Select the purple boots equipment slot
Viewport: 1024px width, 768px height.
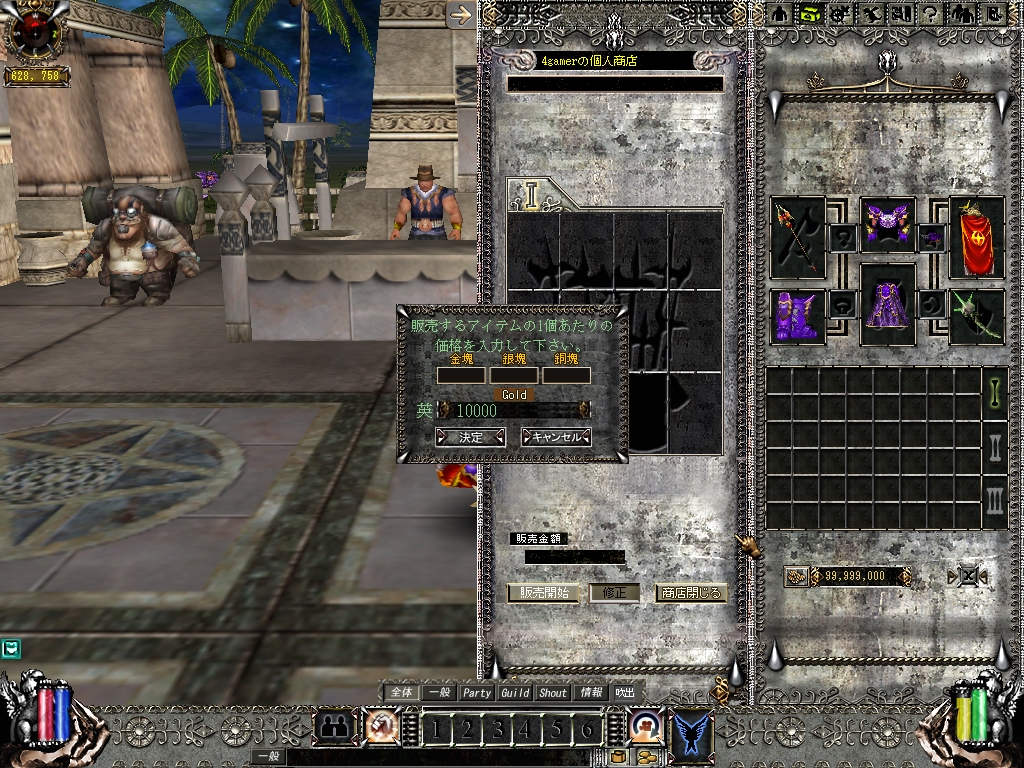pyautogui.click(x=797, y=315)
